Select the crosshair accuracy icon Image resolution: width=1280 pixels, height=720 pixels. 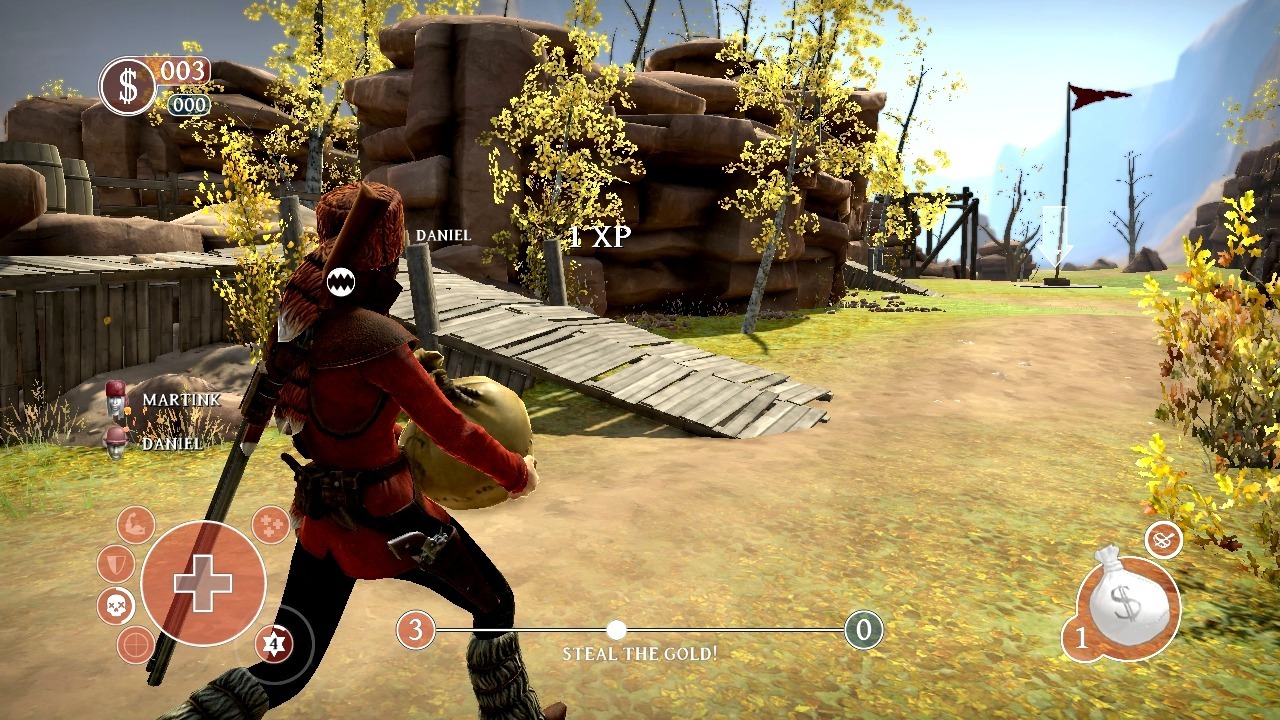pyautogui.click(x=136, y=645)
